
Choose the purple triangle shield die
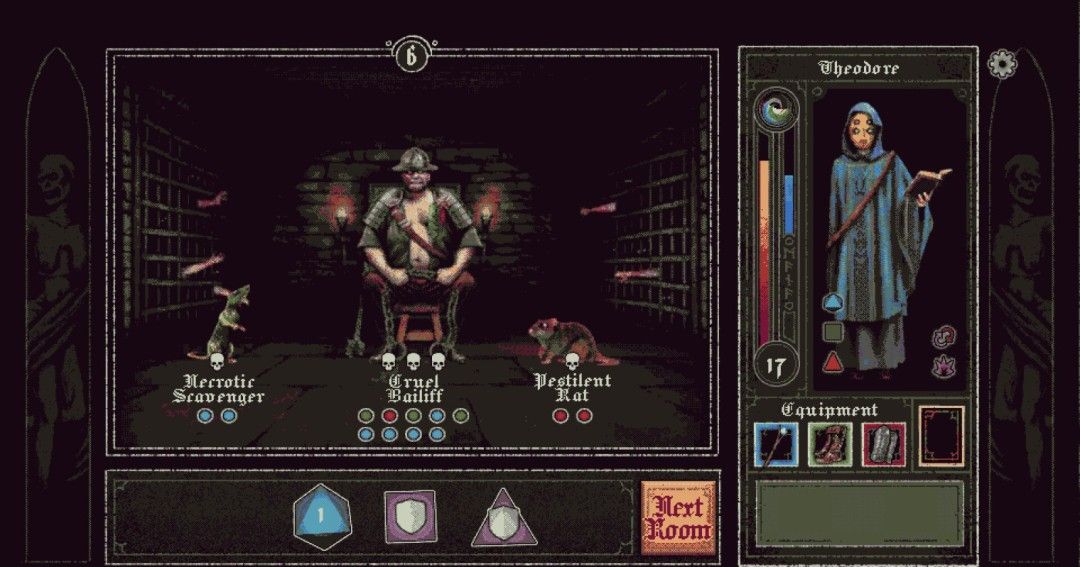503,520
